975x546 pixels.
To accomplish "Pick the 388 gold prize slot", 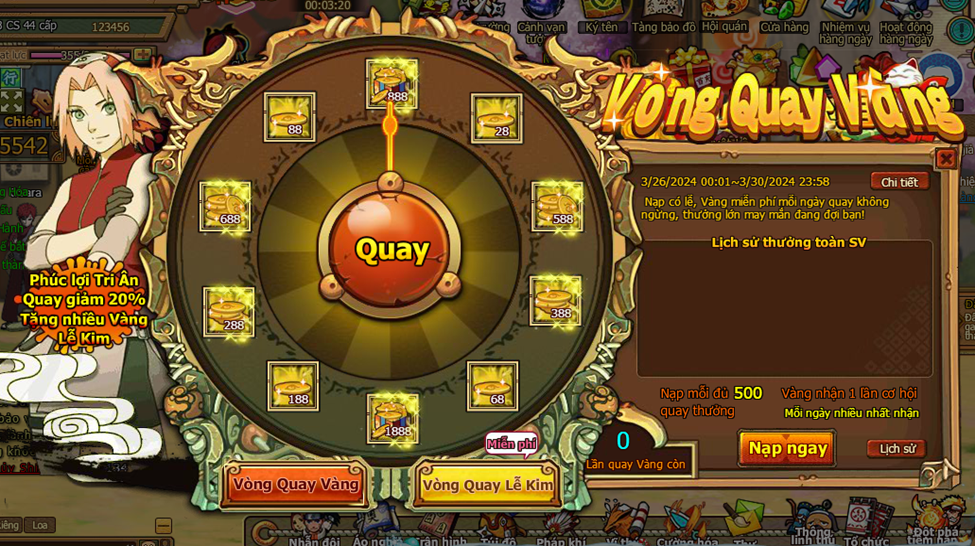I will 555,301.
